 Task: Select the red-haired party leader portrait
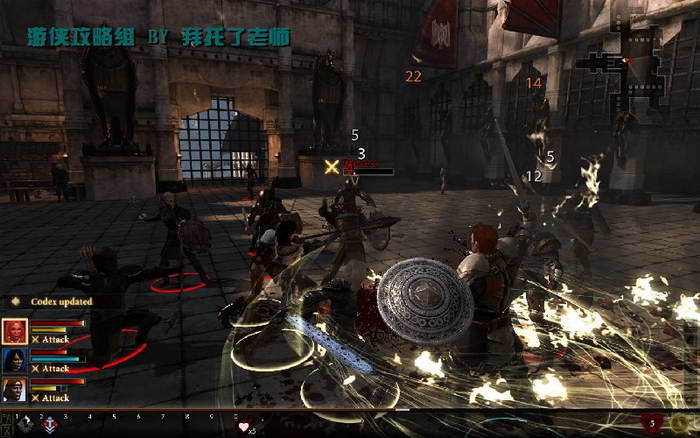[x=15, y=331]
